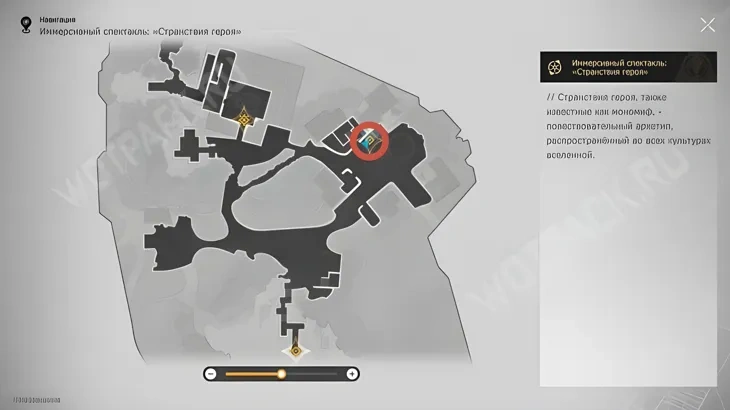The width and height of the screenshot is (730, 410).
Task: Select the red-circled marker on the map
Action: (x=372, y=142)
